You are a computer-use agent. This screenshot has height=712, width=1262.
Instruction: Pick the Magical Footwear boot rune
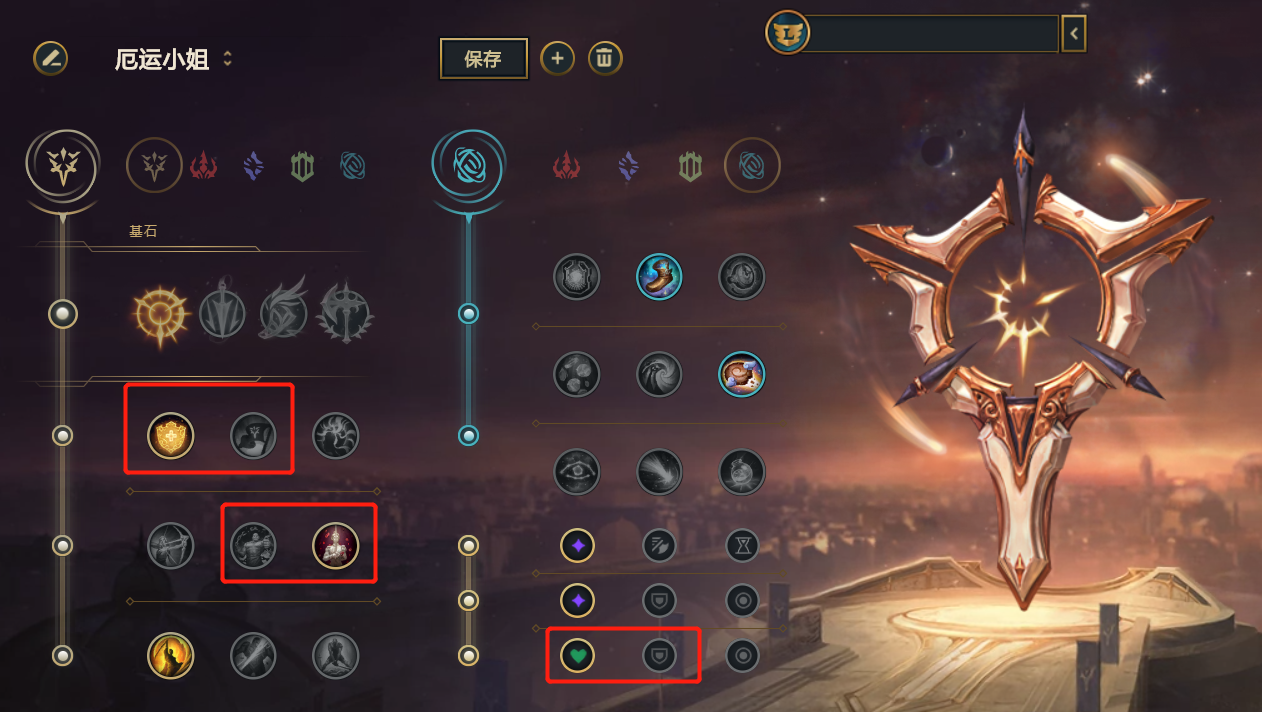(x=659, y=277)
